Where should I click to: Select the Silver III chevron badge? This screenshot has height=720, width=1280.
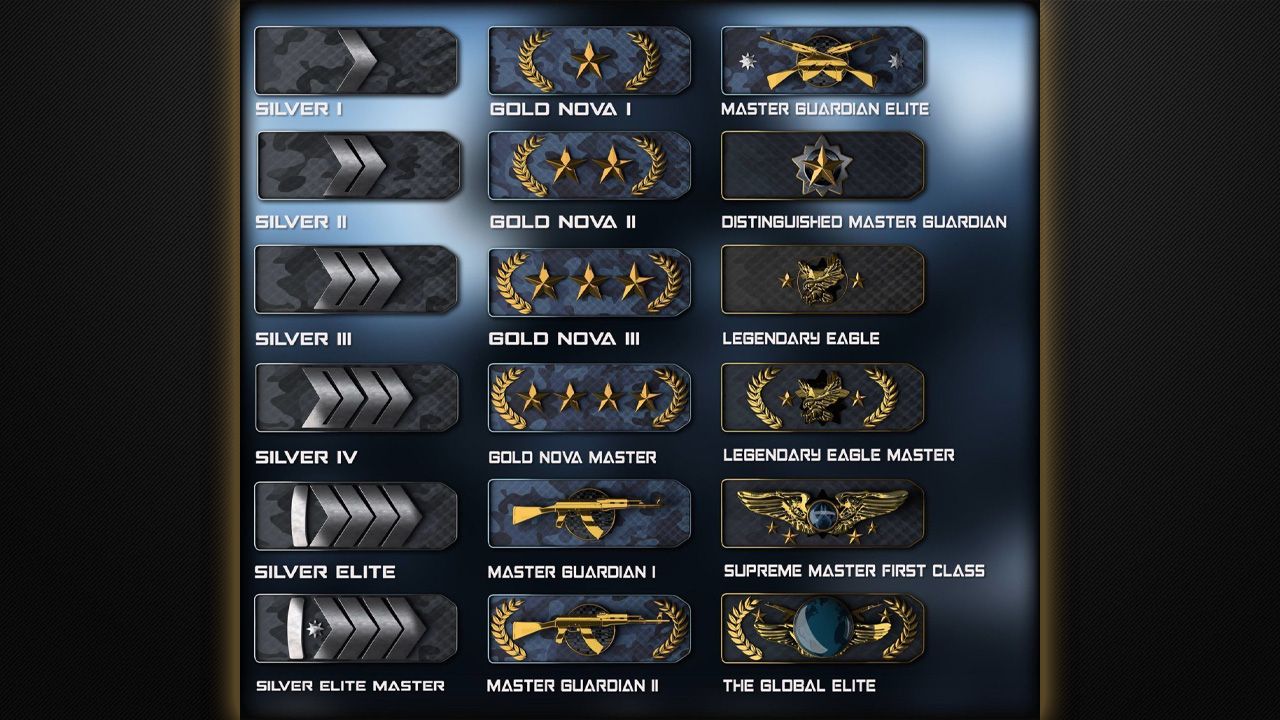(x=355, y=282)
